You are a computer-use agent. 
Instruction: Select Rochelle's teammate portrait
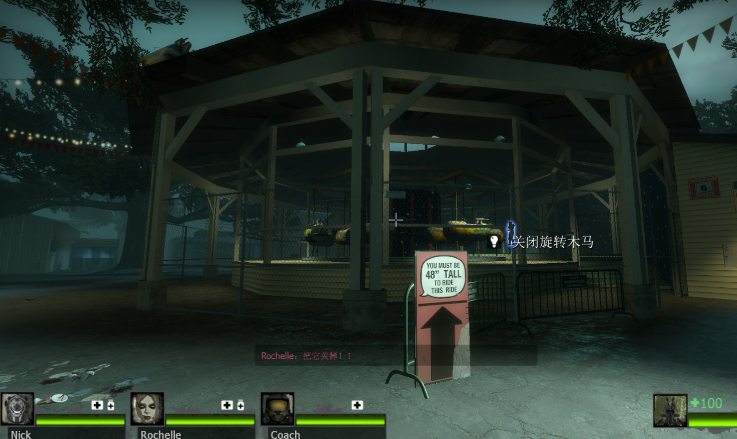point(147,409)
